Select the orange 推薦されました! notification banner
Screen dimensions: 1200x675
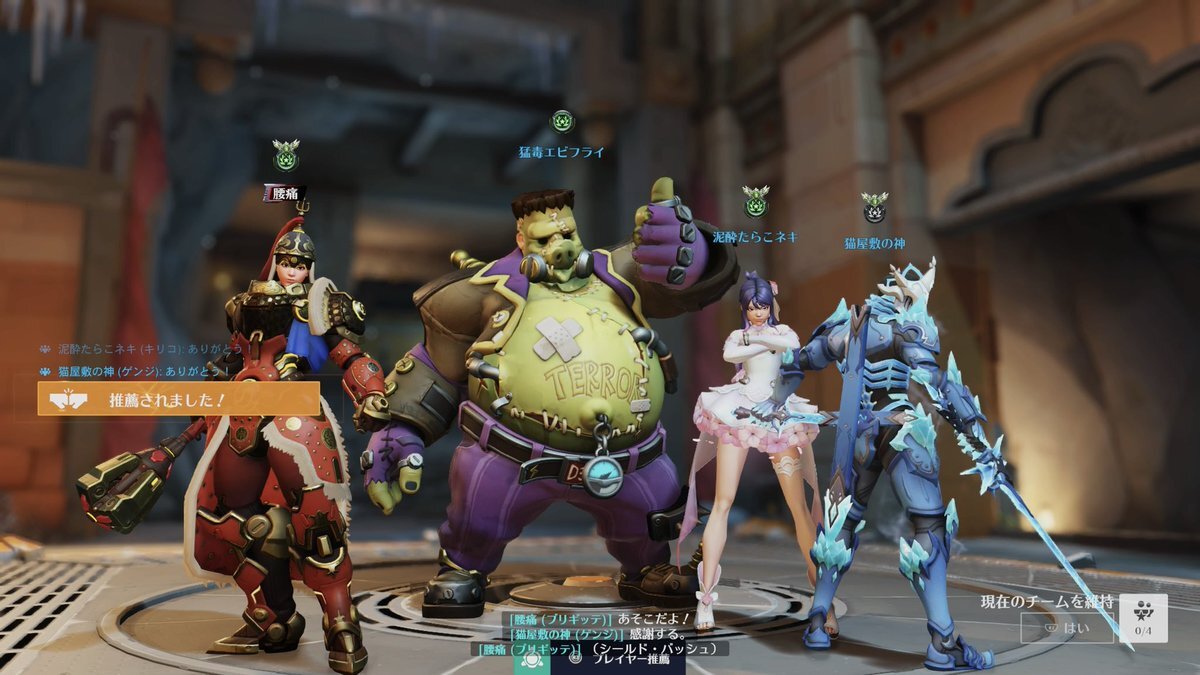(x=180, y=399)
